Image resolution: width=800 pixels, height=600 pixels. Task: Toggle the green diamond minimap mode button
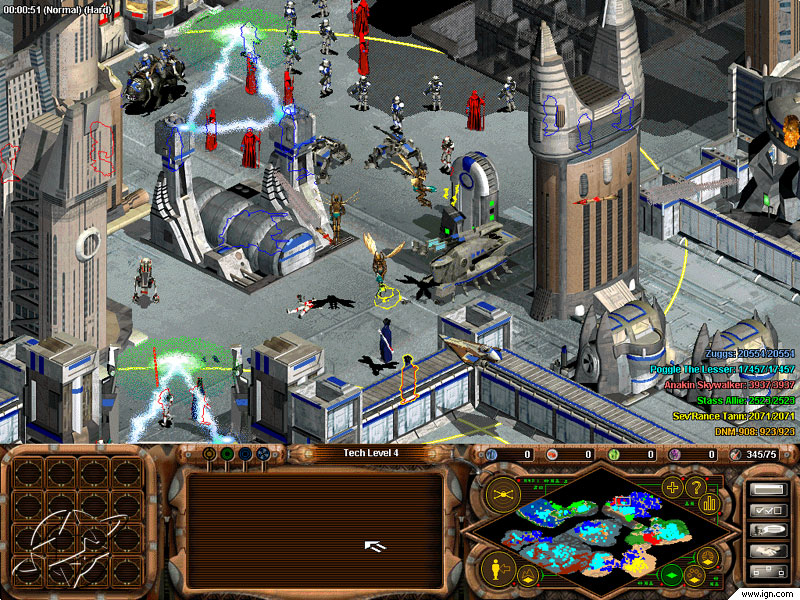tap(672, 574)
